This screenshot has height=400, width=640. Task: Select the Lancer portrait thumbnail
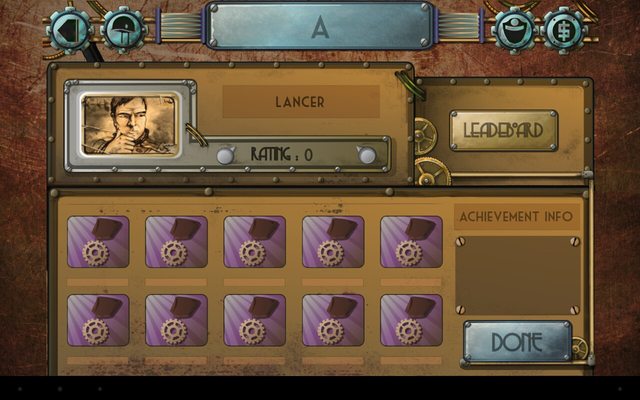click(124, 124)
